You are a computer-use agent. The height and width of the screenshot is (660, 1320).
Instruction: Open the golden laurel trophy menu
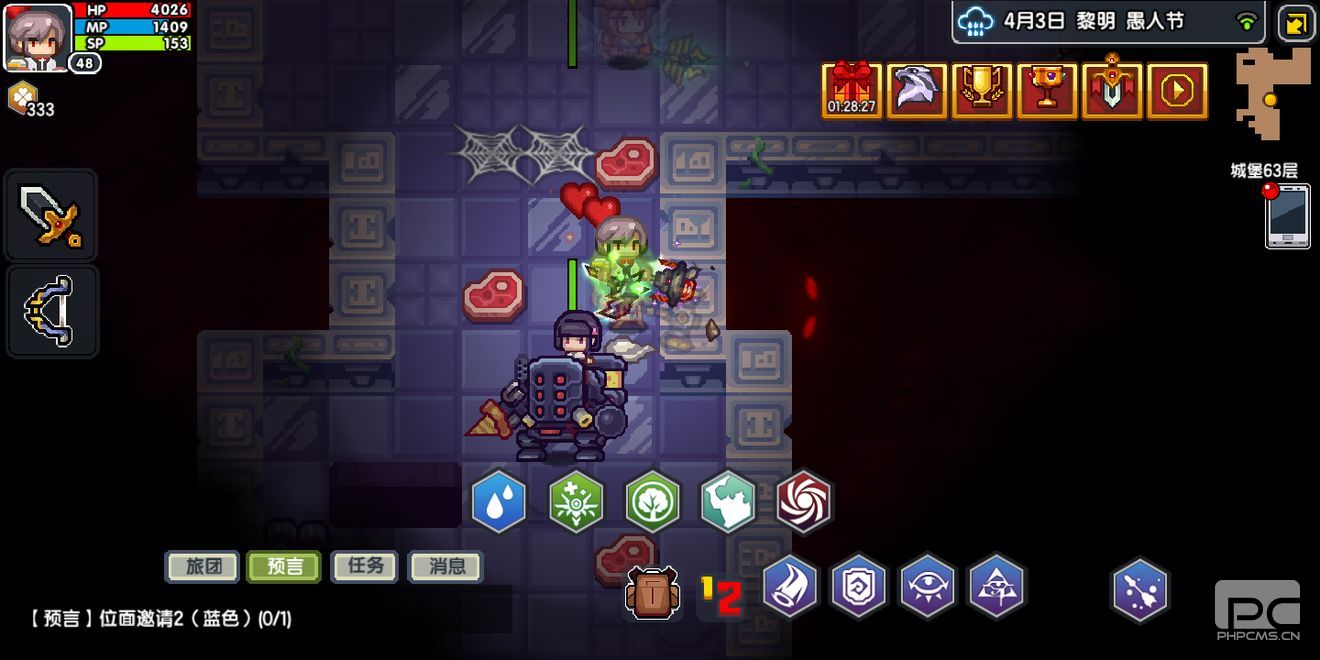[982, 91]
